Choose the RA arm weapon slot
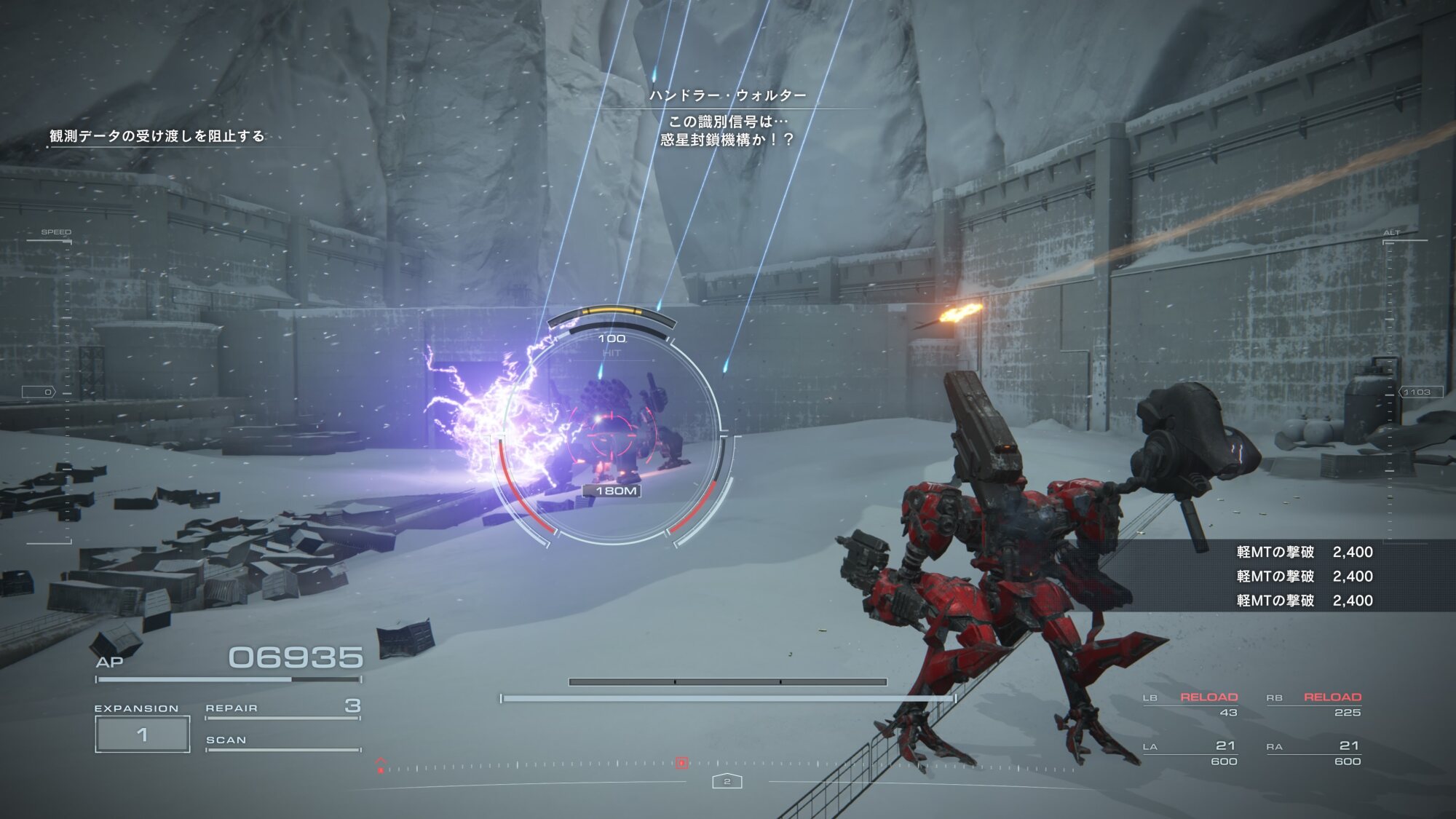This screenshot has height=819, width=1456. 1314,753
